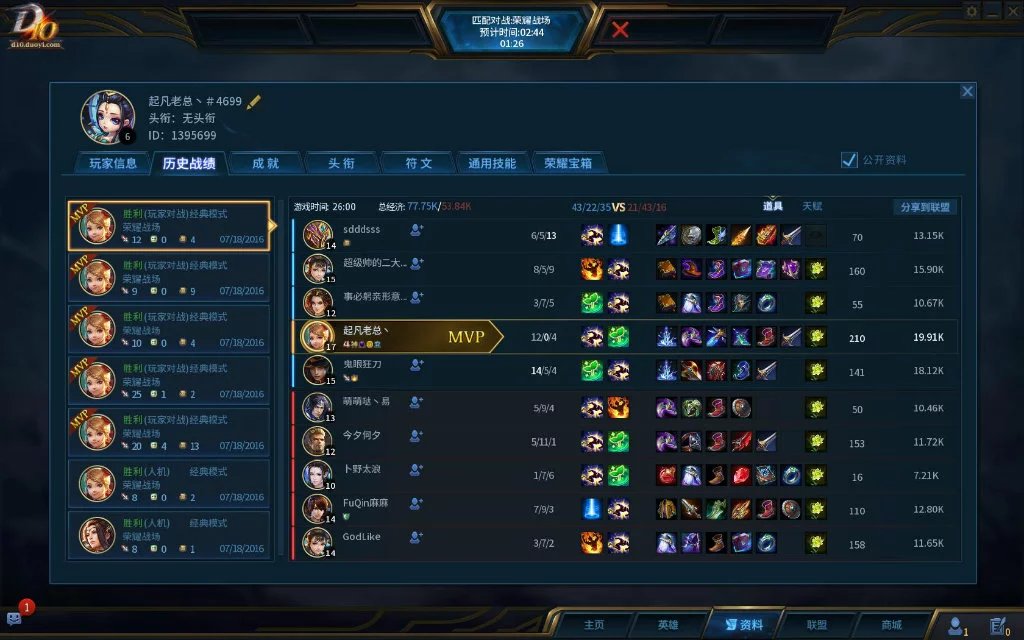Switch to the 玩家信息 tab
1024x640 pixels.
tap(113, 163)
